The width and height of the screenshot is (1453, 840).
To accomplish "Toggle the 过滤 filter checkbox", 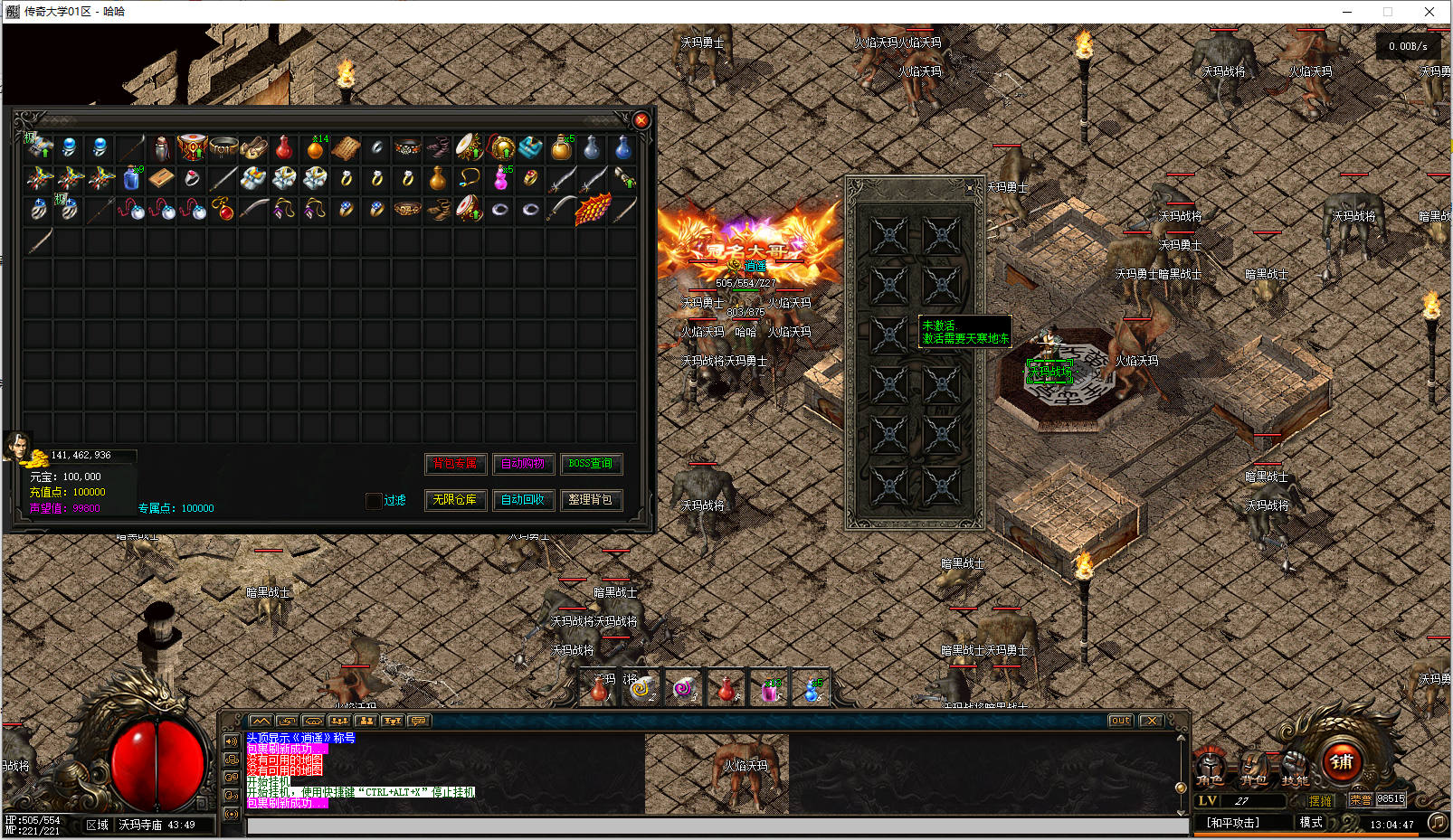I will pos(374,501).
